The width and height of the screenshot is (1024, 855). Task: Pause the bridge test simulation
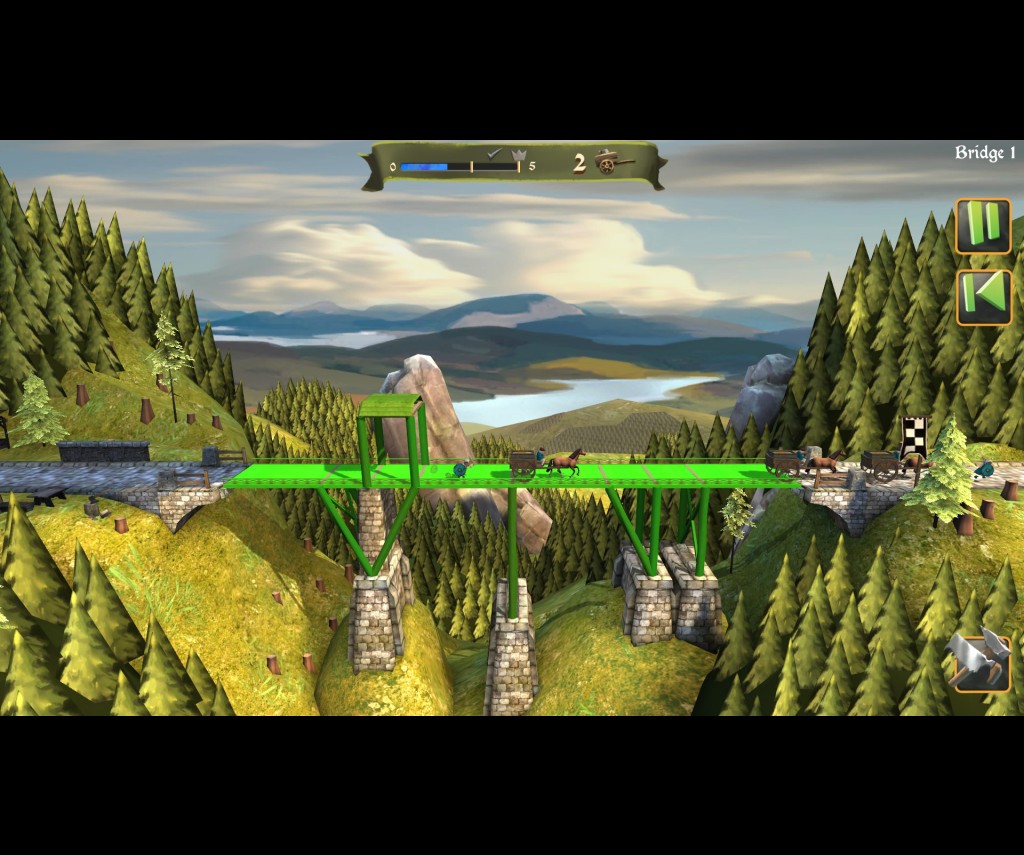point(984,226)
